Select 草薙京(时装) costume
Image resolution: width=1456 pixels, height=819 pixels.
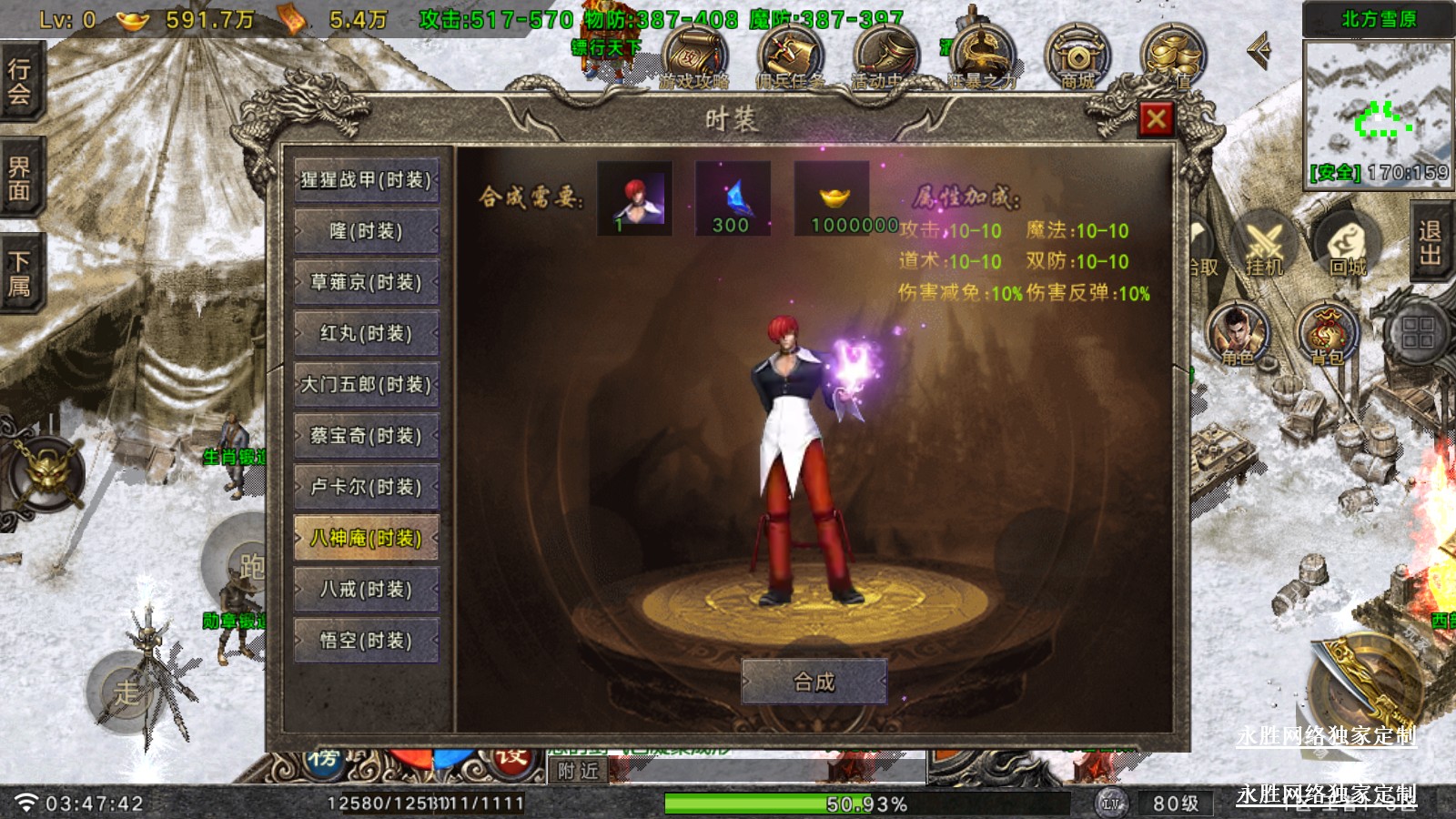pyautogui.click(x=366, y=282)
